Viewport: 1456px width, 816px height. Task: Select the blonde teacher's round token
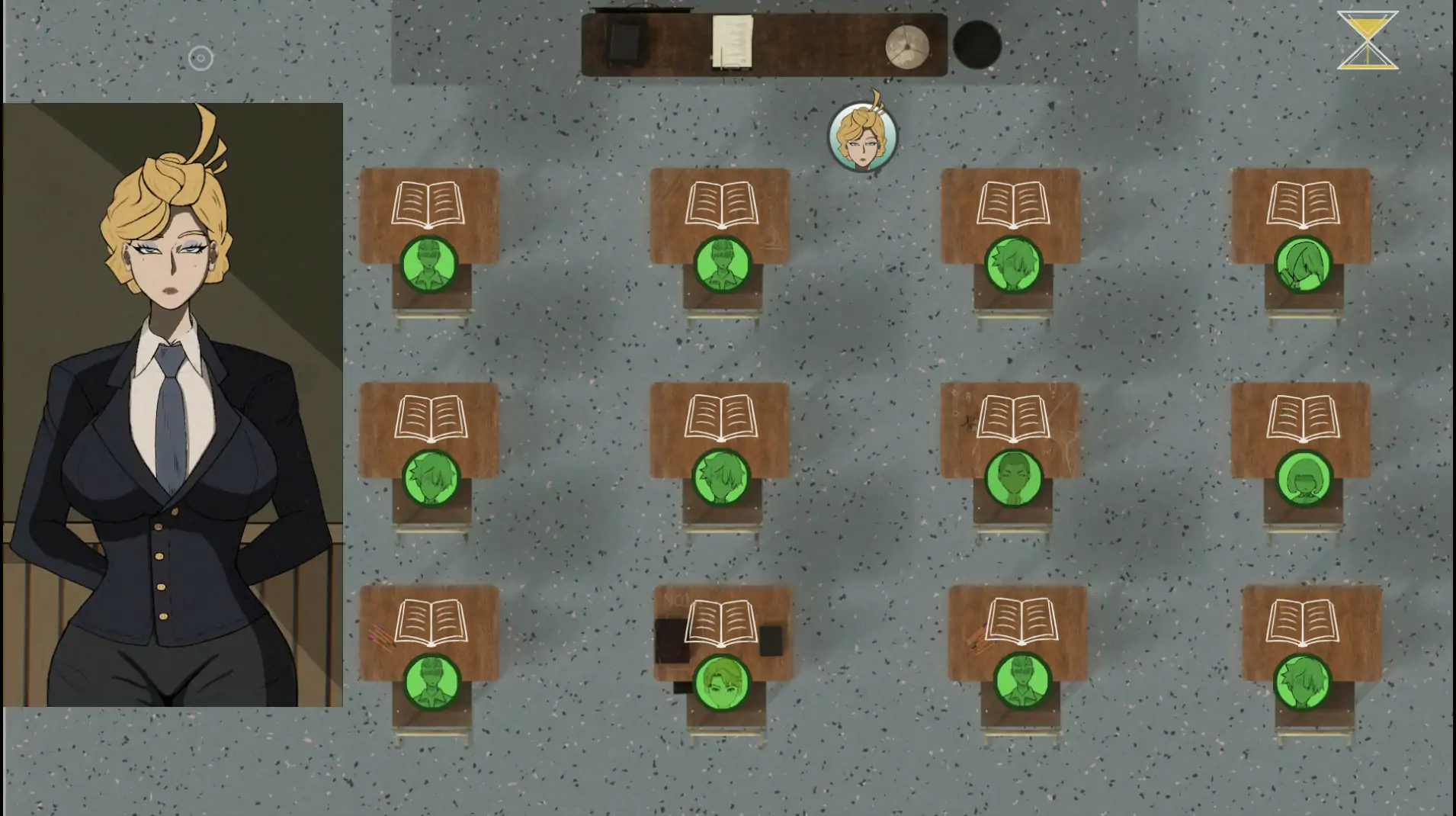pyautogui.click(x=862, y=137)
